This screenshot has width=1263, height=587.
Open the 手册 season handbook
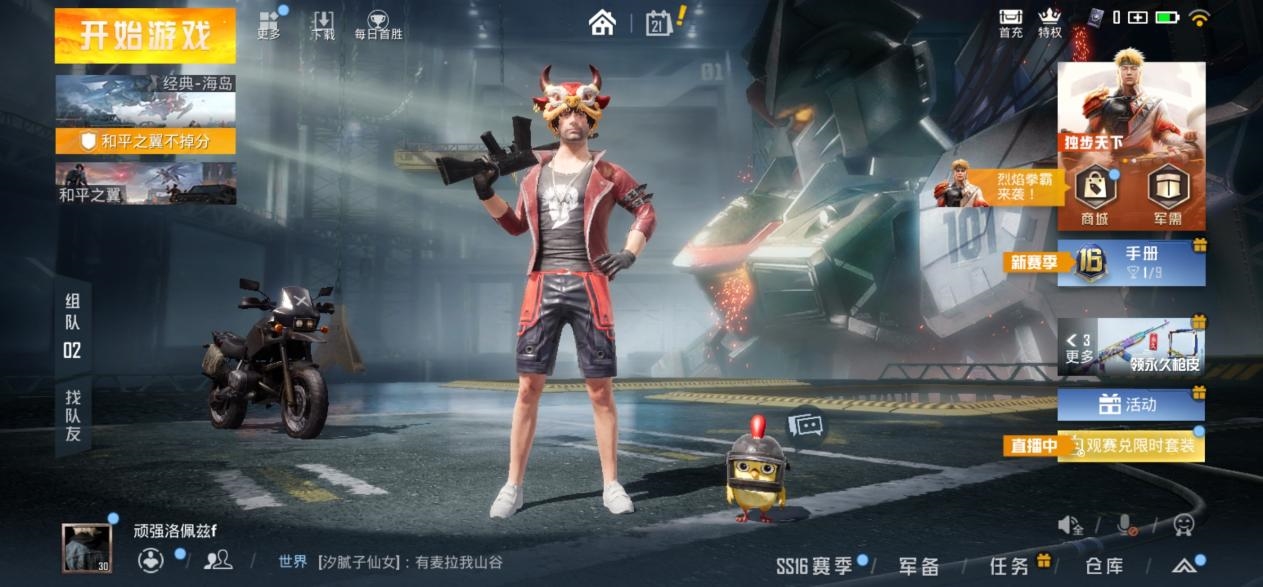point(1132,263)
